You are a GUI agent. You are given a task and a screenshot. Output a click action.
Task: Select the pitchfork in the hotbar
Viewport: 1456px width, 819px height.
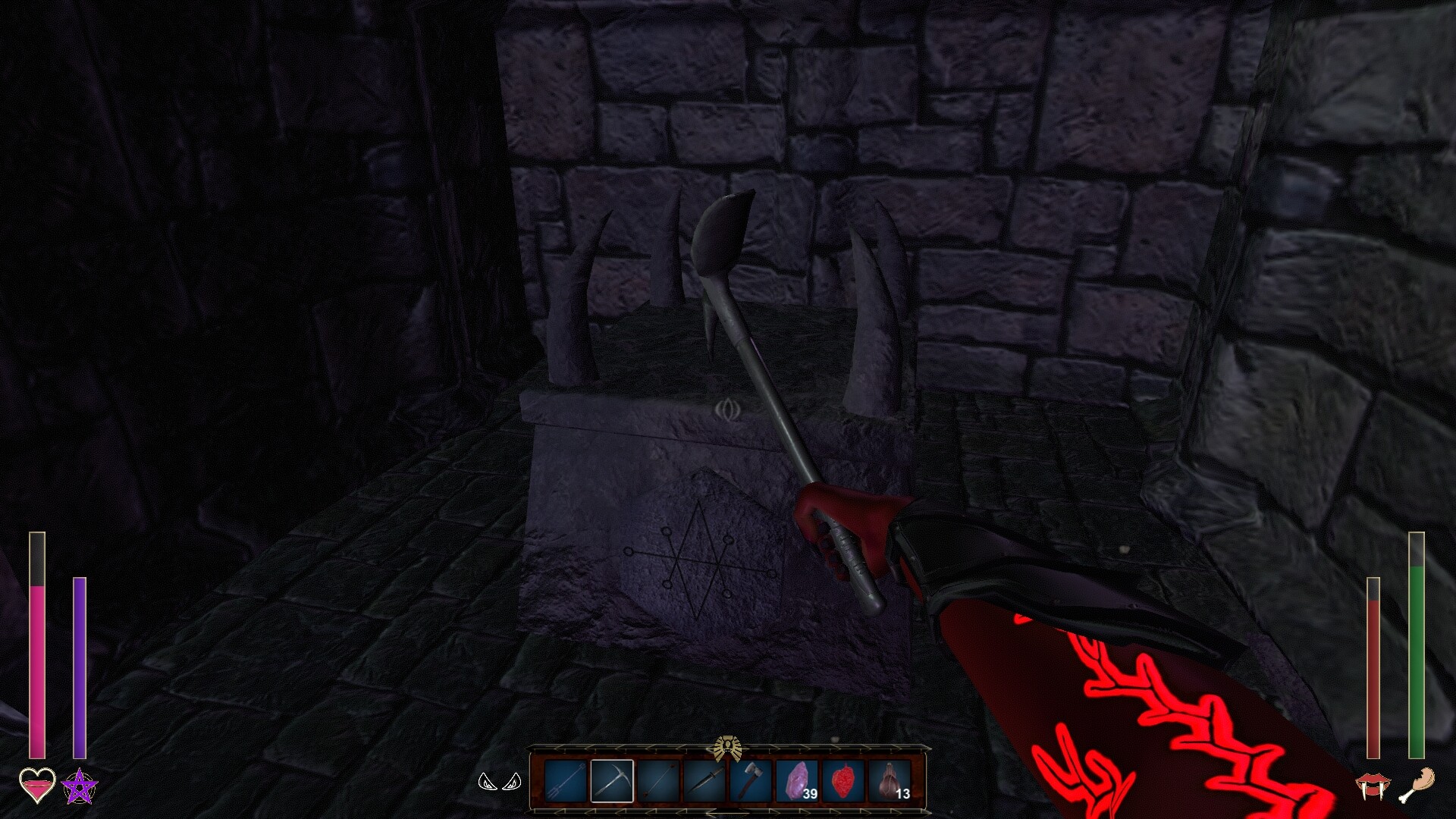(565, 780)
